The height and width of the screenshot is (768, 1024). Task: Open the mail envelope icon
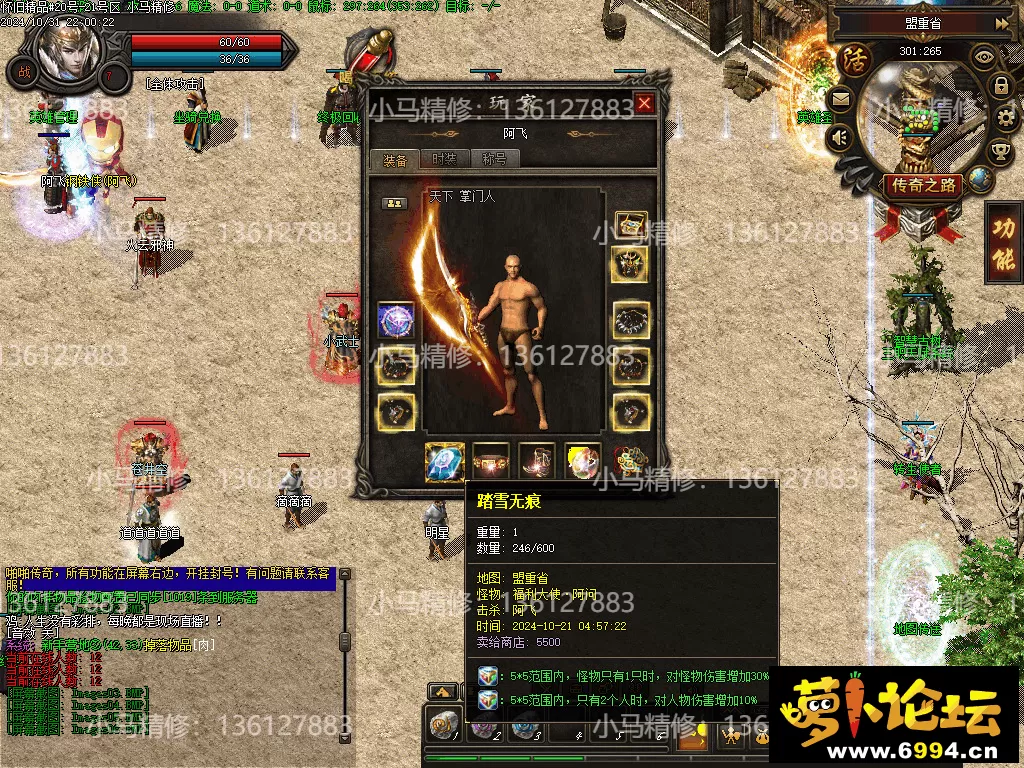pos(839,99)
